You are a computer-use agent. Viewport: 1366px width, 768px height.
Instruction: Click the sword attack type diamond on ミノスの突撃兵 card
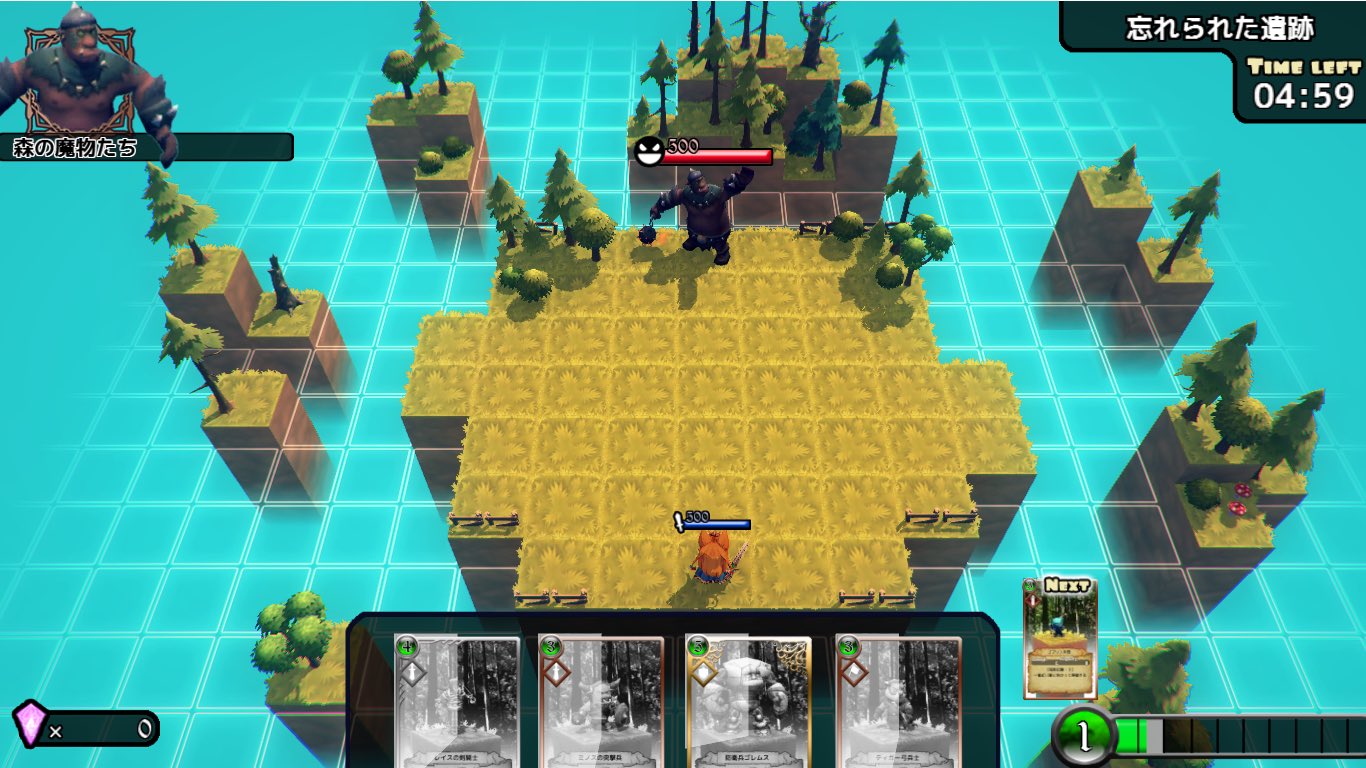555,673
